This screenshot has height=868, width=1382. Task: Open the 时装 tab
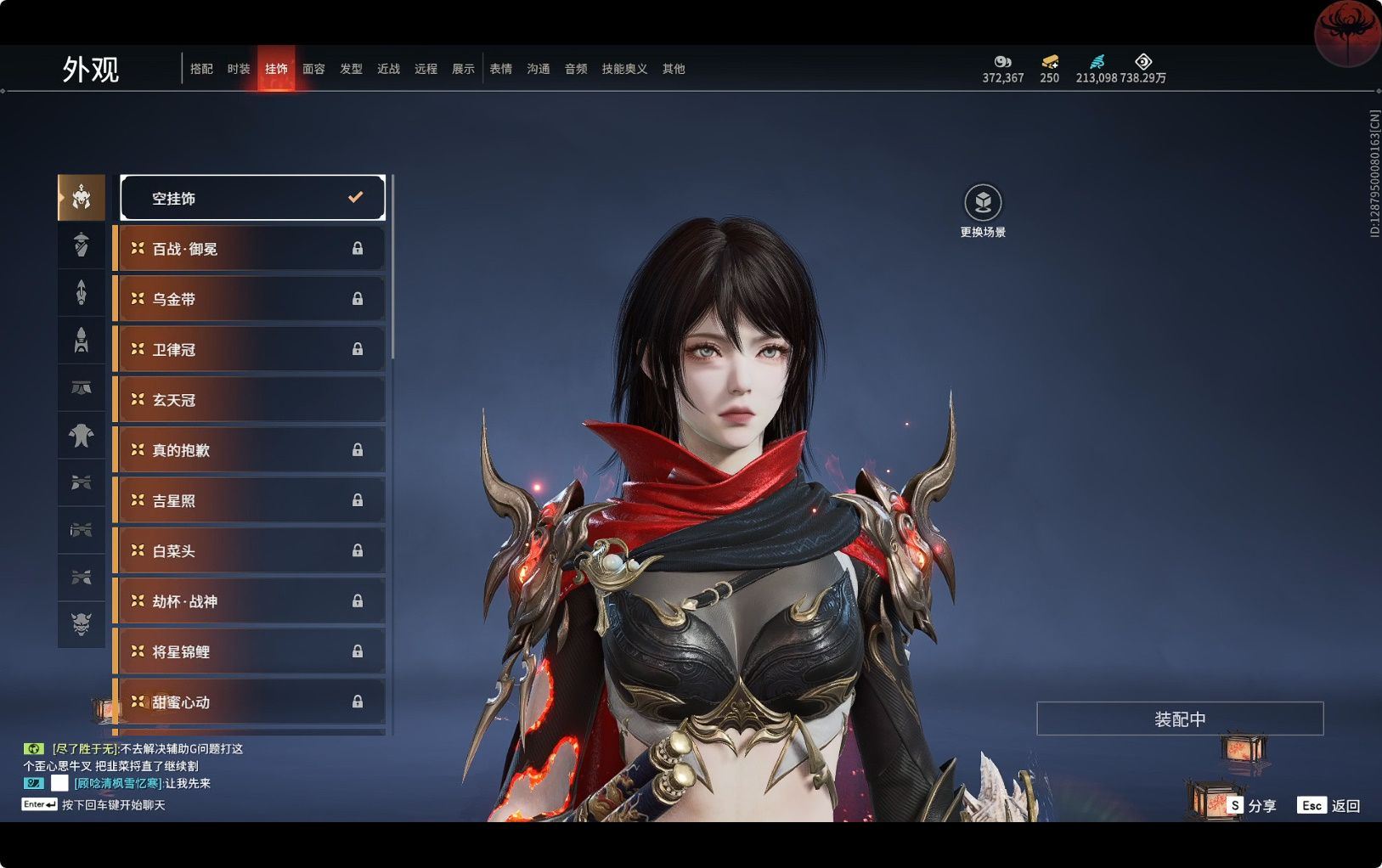click(x=239, y=69)
